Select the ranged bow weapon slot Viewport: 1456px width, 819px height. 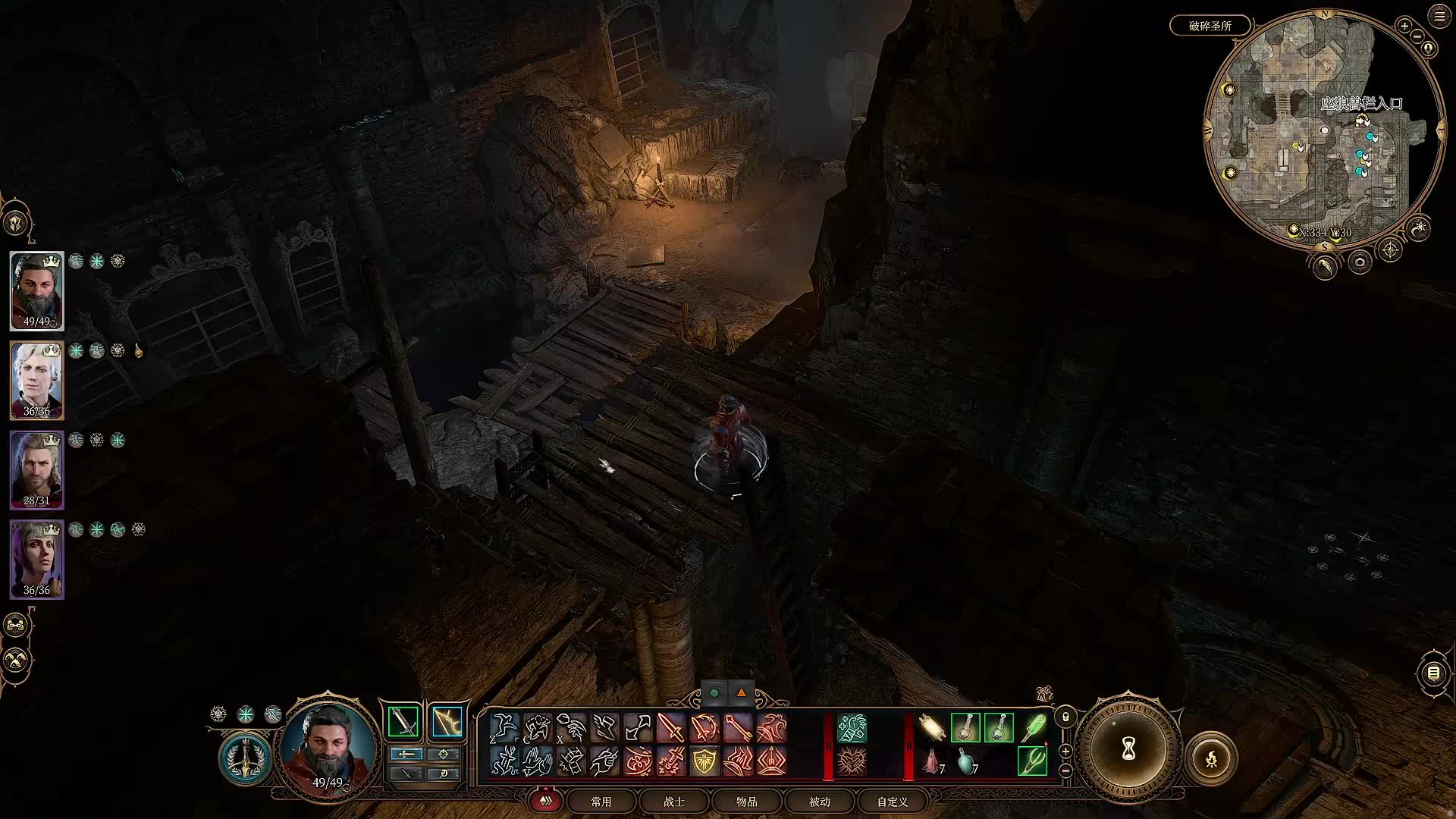(x=447, y=722)
